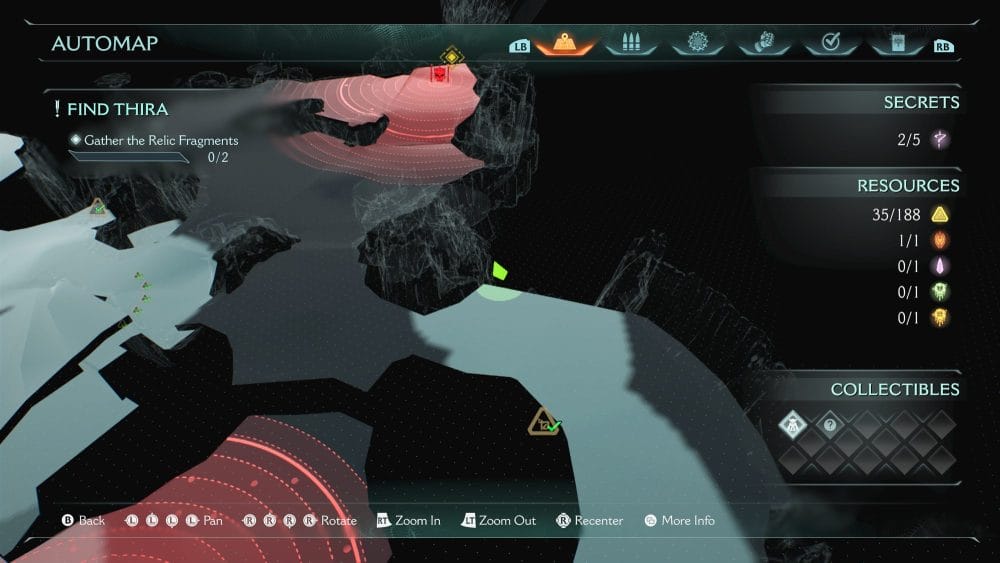Select the unlocked collectible toy figure tile
1000x563 pixels.
pyautogui.click(x=793, y=425)
